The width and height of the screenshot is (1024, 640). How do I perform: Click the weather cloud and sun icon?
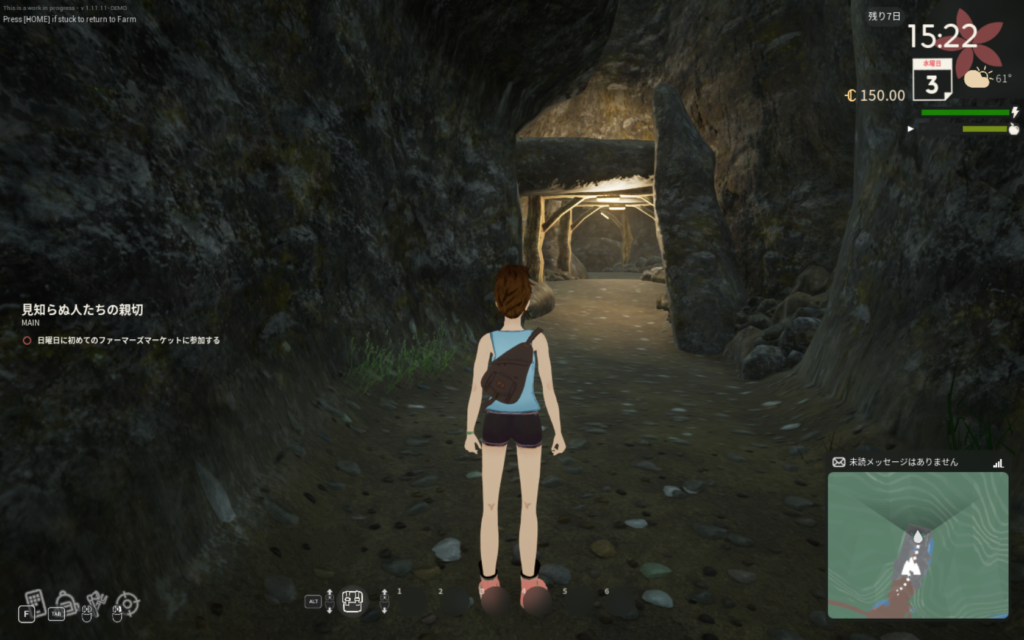tap(977, 77)
